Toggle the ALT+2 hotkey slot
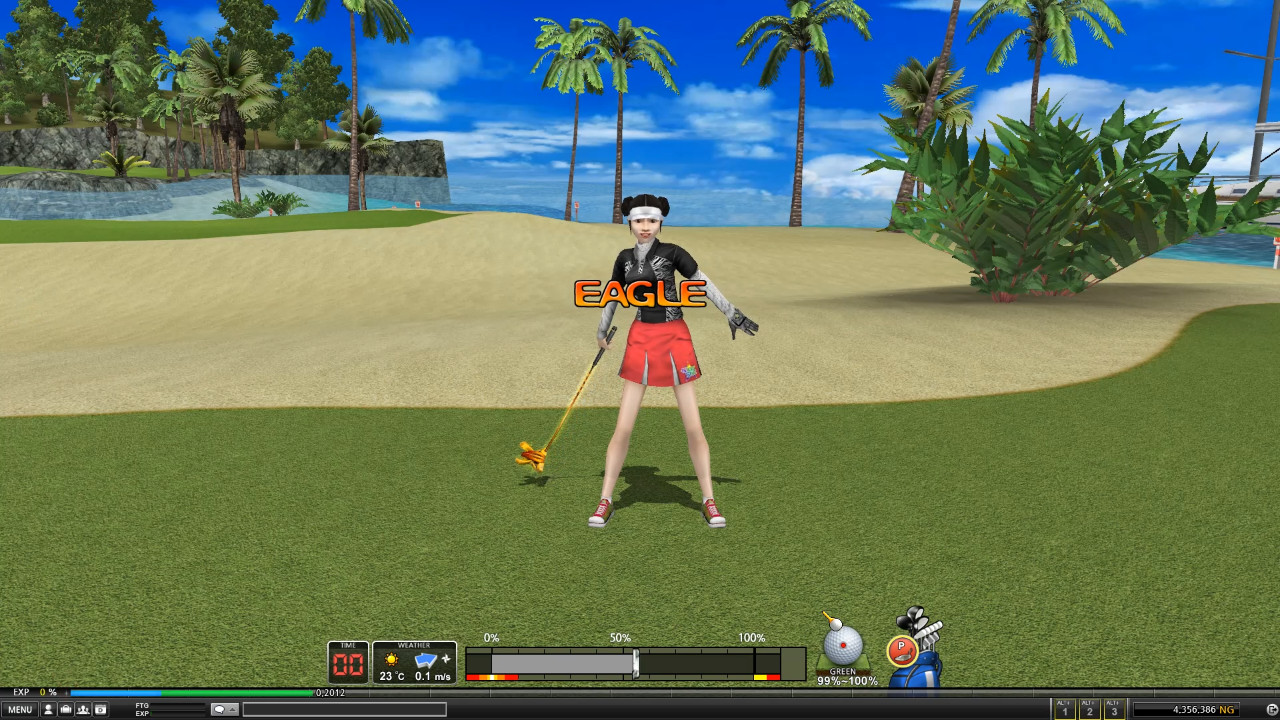 1090,707
